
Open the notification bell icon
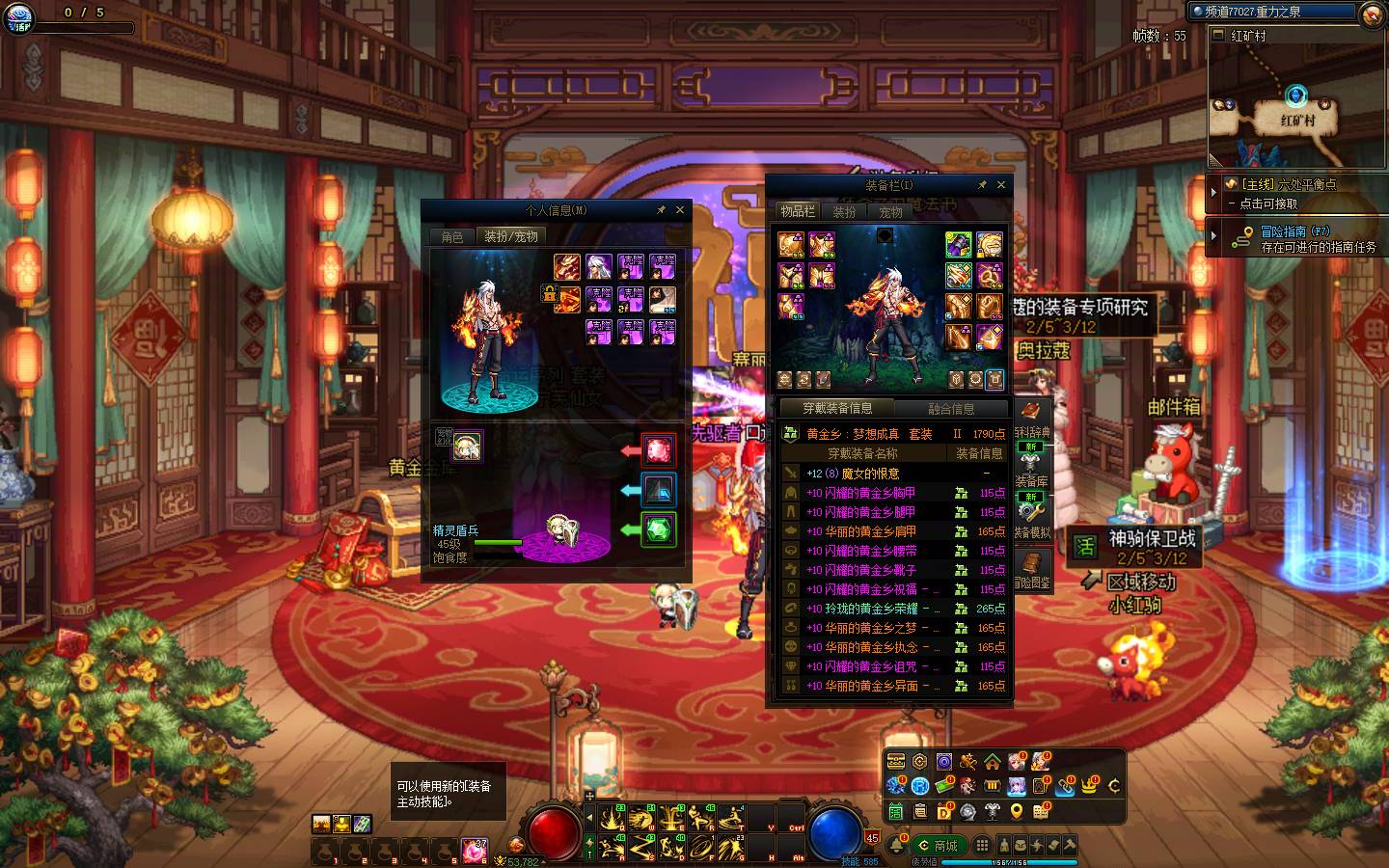pyautogui.click(x=897, y=846)
